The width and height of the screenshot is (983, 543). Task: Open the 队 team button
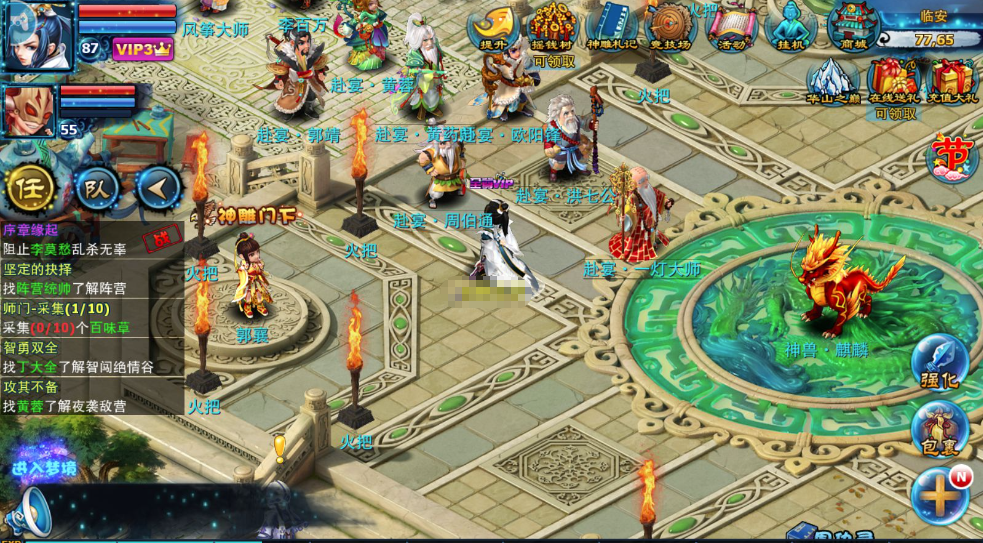pyautogui.click(x=97, y=188)
